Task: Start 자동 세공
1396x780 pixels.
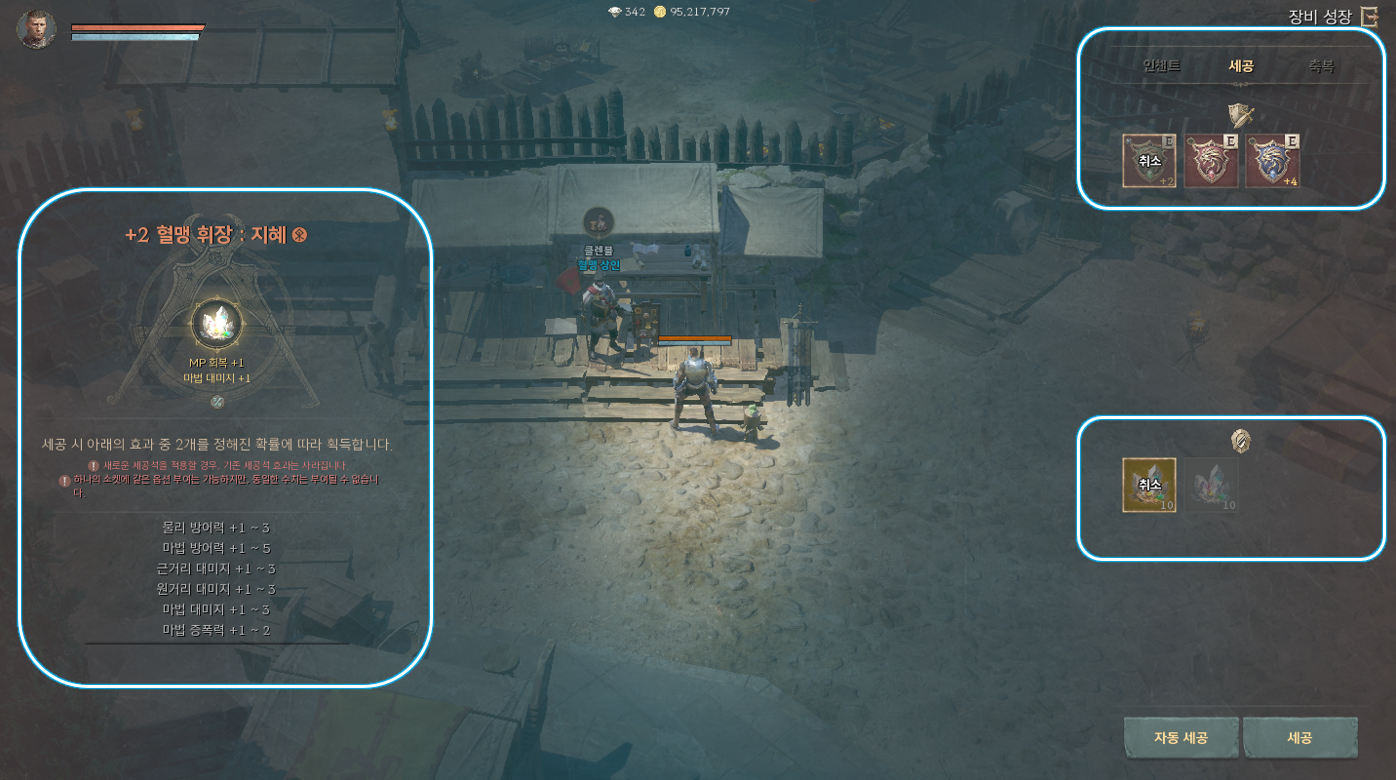Action: tap(1181, 738)
